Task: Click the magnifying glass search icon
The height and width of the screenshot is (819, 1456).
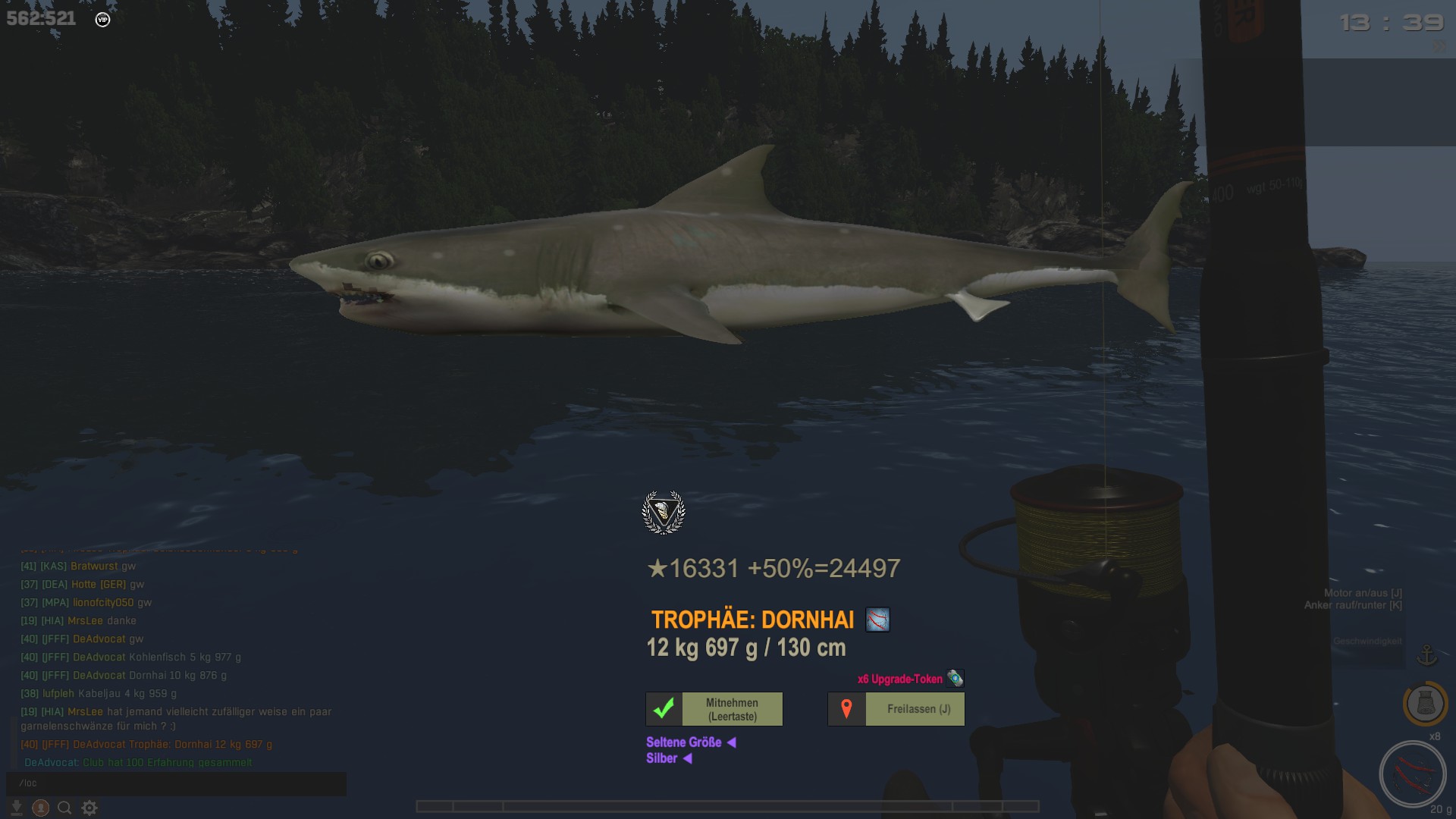Action: coord(64,808)
